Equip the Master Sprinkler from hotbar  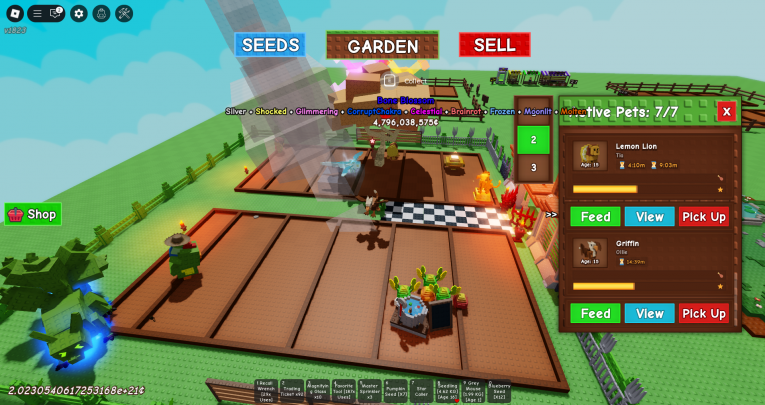click(369, 391)
